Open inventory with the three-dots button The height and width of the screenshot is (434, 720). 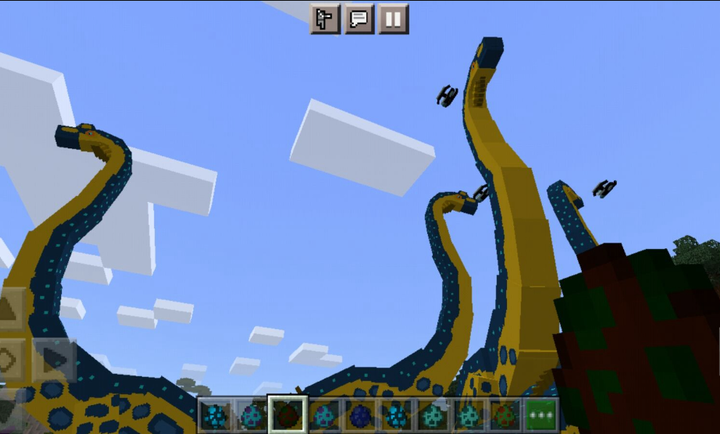tap(542, 415)
